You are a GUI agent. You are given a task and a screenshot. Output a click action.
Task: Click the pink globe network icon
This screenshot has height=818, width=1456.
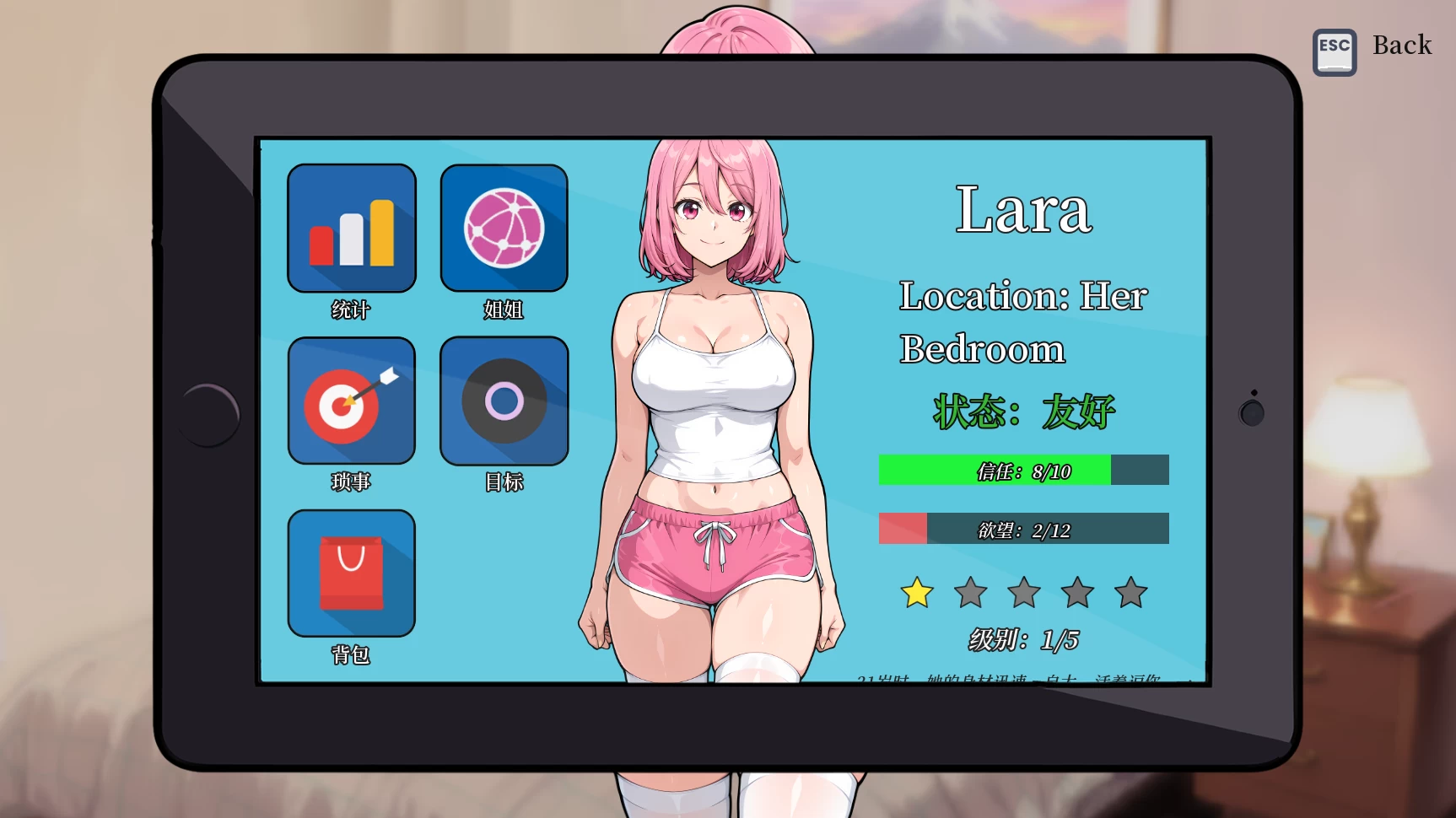pos(504,229)
